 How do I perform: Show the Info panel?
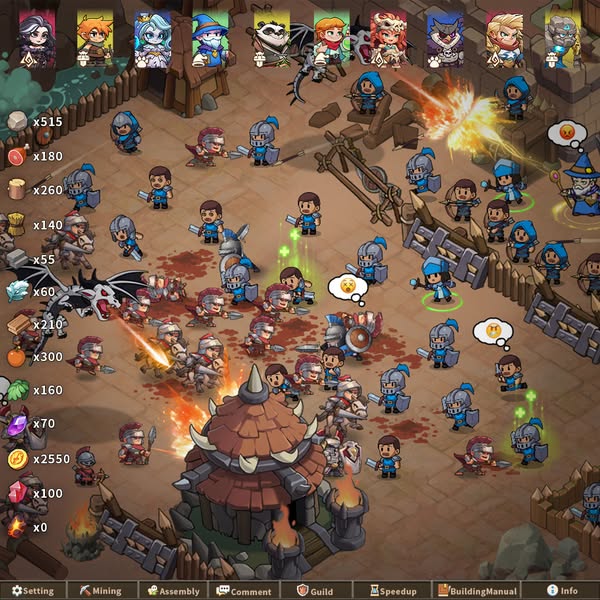tap(562, 591)
